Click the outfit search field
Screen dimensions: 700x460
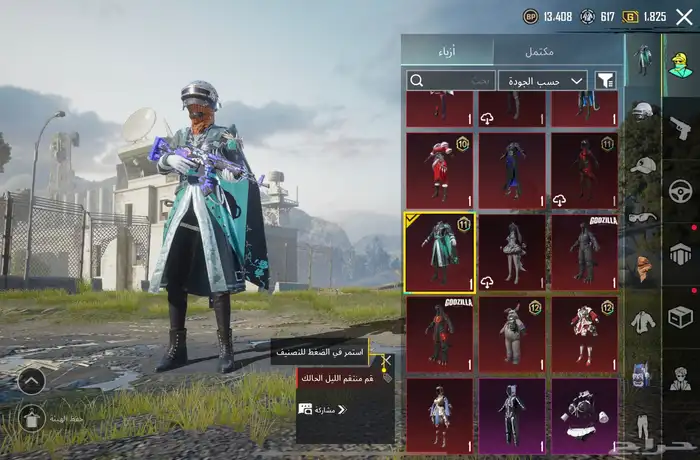click(452, 80)
